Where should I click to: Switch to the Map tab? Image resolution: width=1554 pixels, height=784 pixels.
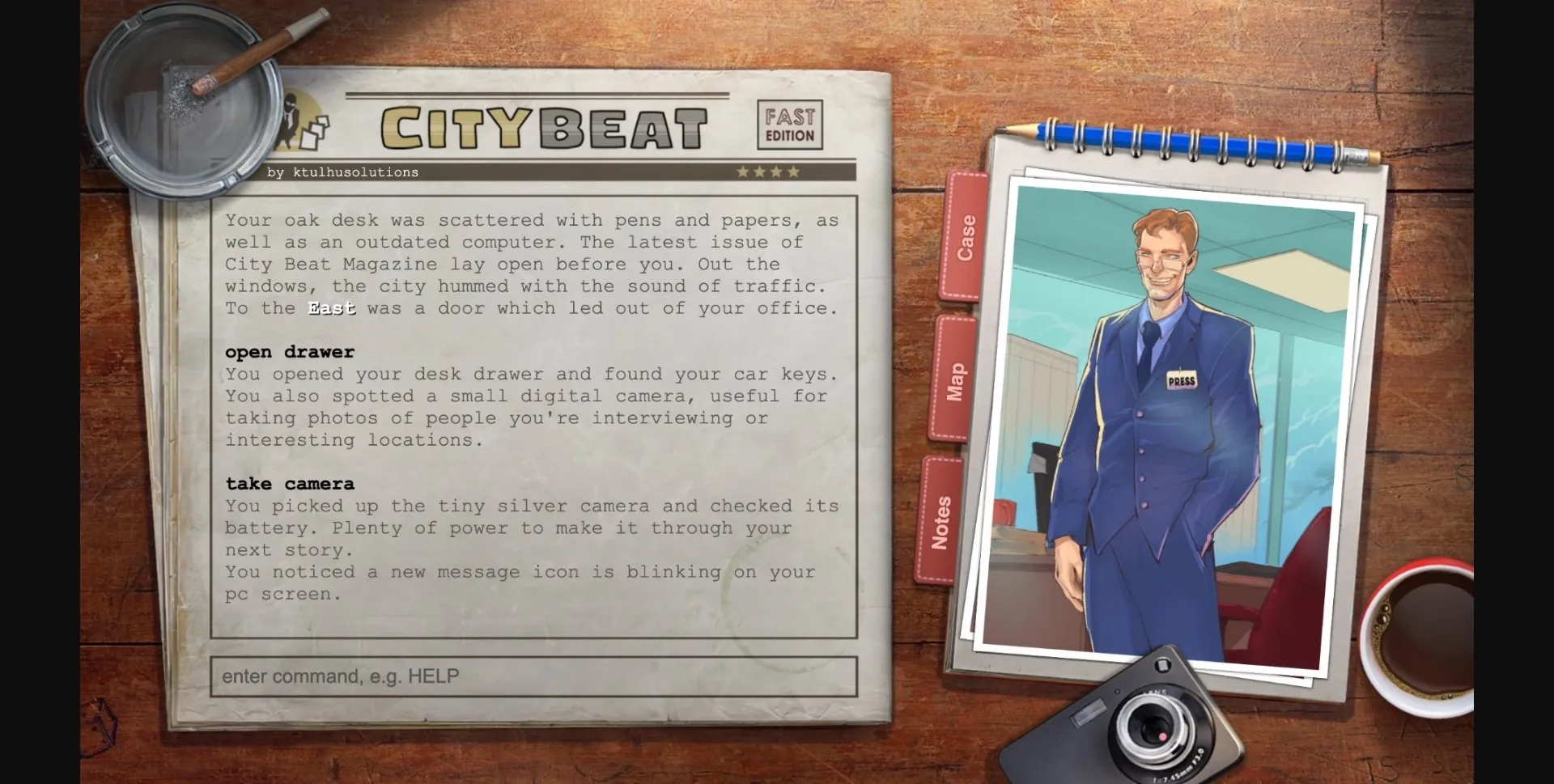[955, 378]
